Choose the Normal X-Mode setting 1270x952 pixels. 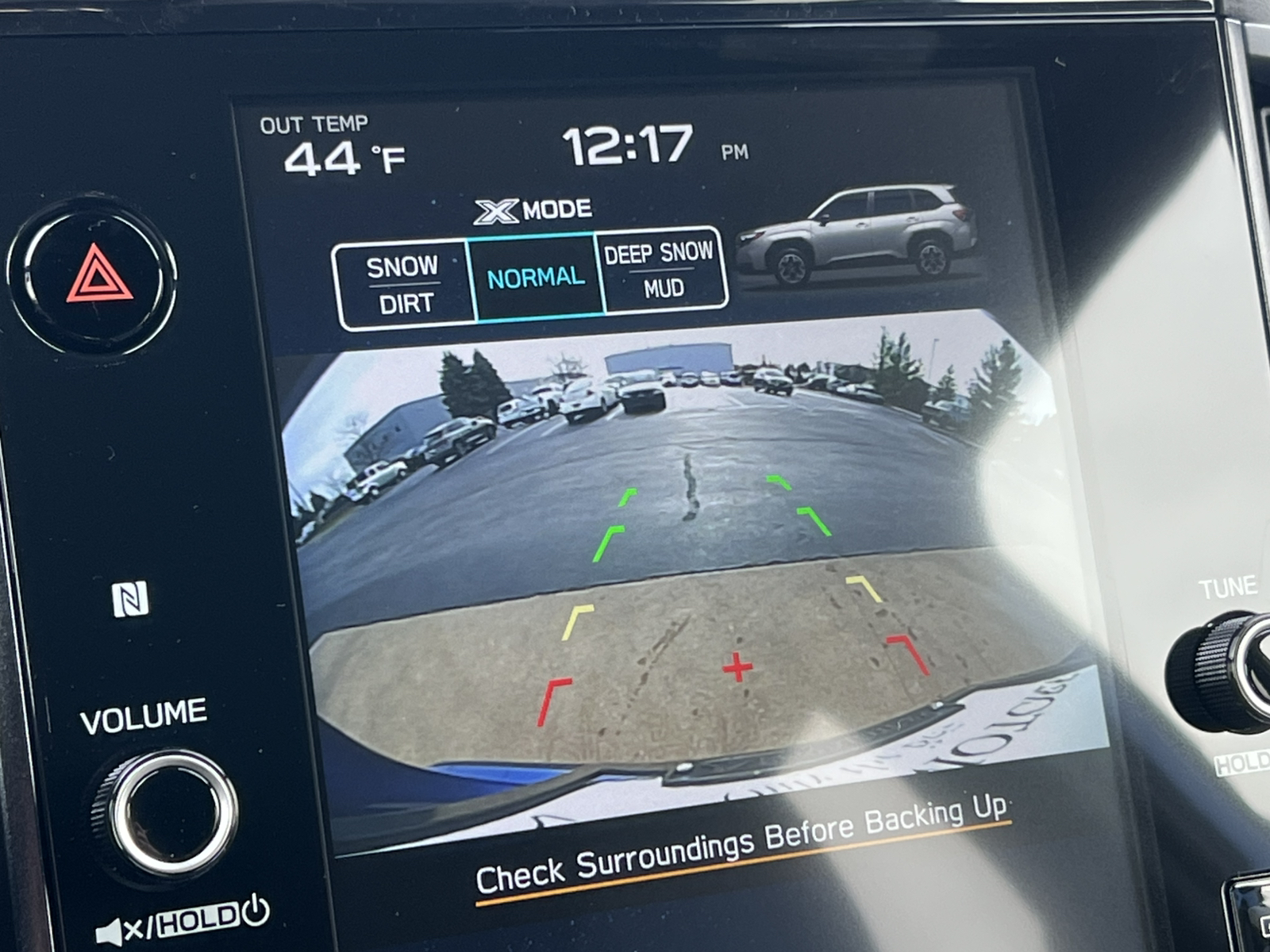(536, 277)
